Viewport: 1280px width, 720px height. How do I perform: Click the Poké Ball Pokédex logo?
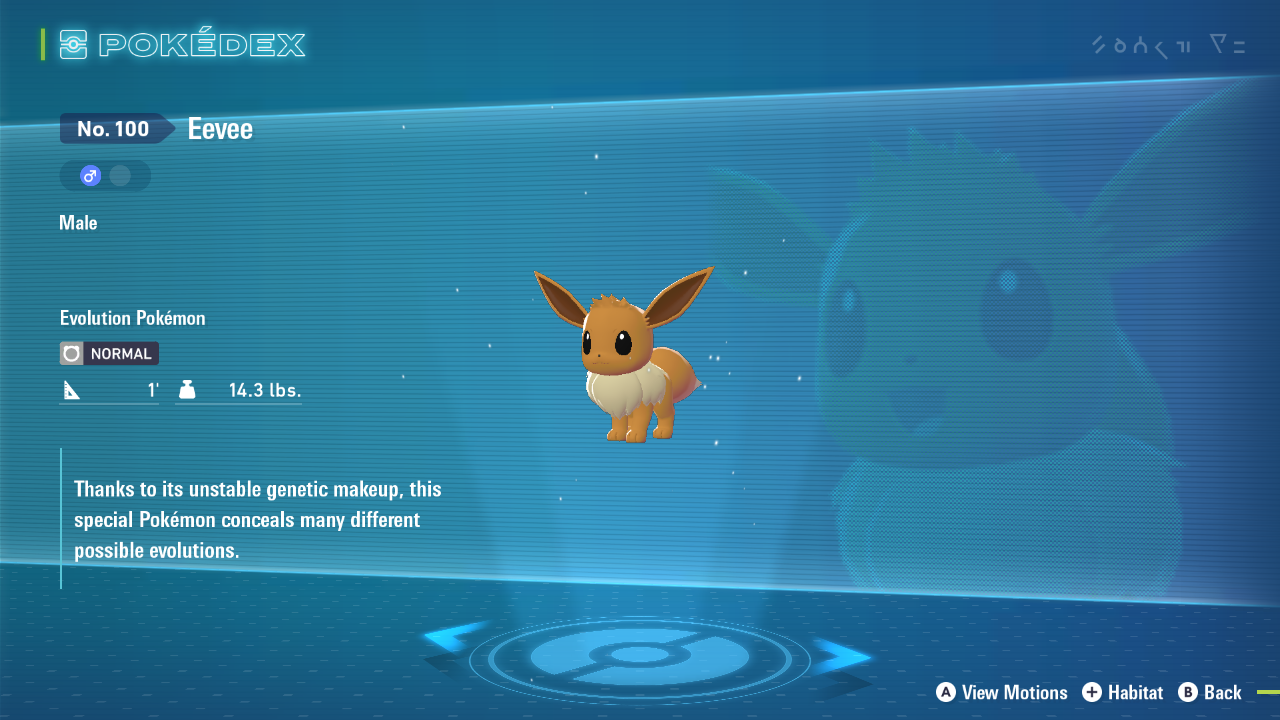tap(73, 44)
